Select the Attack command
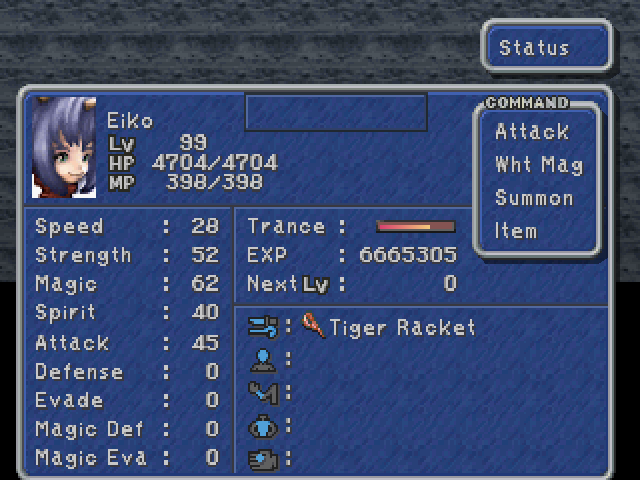This screenshot has width=640, height=480. pos(531,132)
